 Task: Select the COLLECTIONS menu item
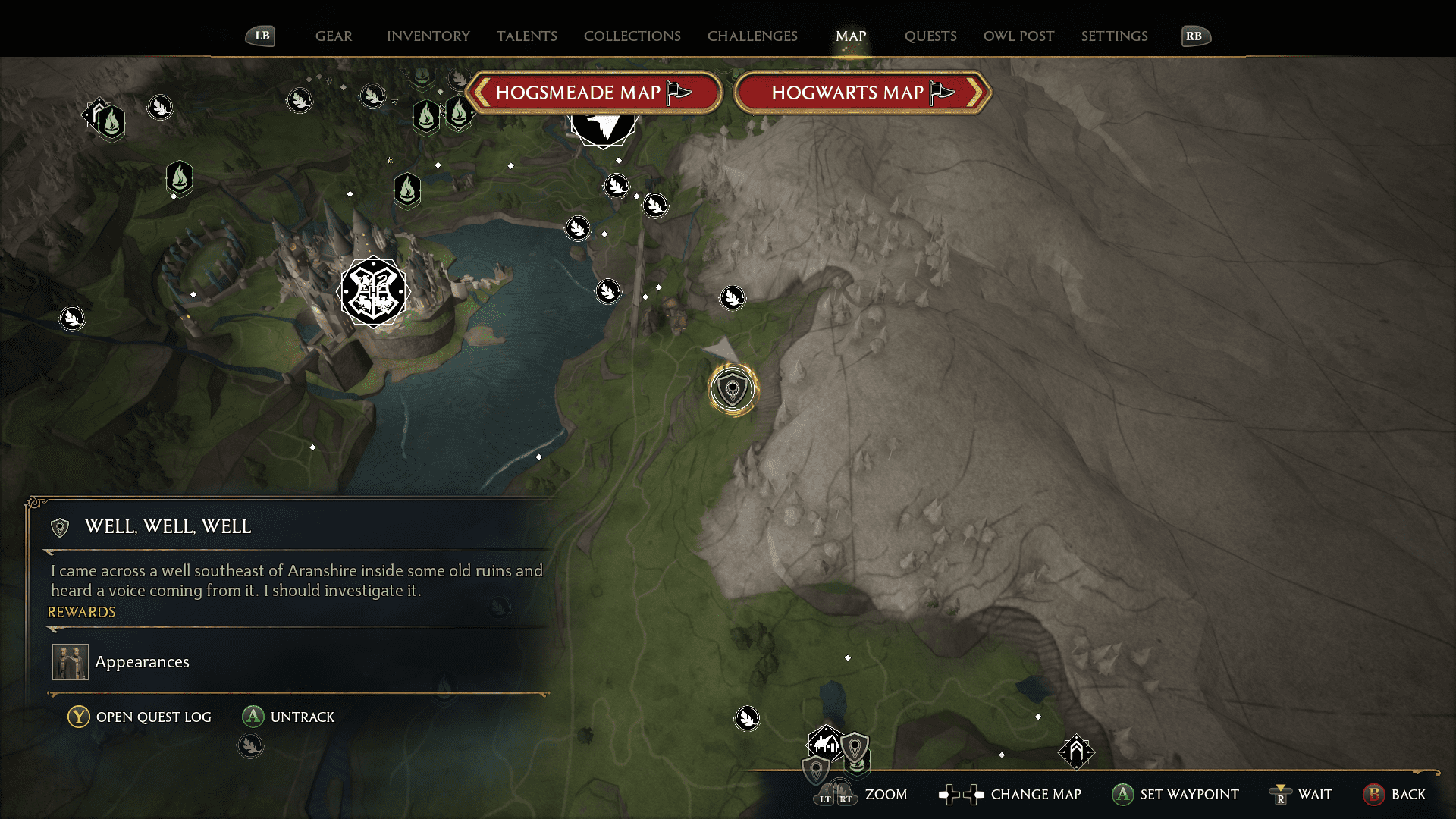coord(632,36)
